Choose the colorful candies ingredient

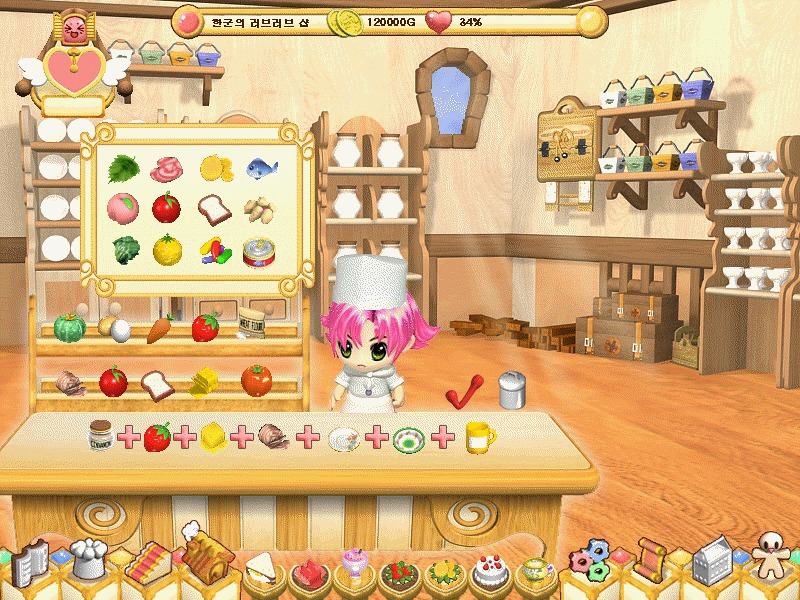(214, 250)
